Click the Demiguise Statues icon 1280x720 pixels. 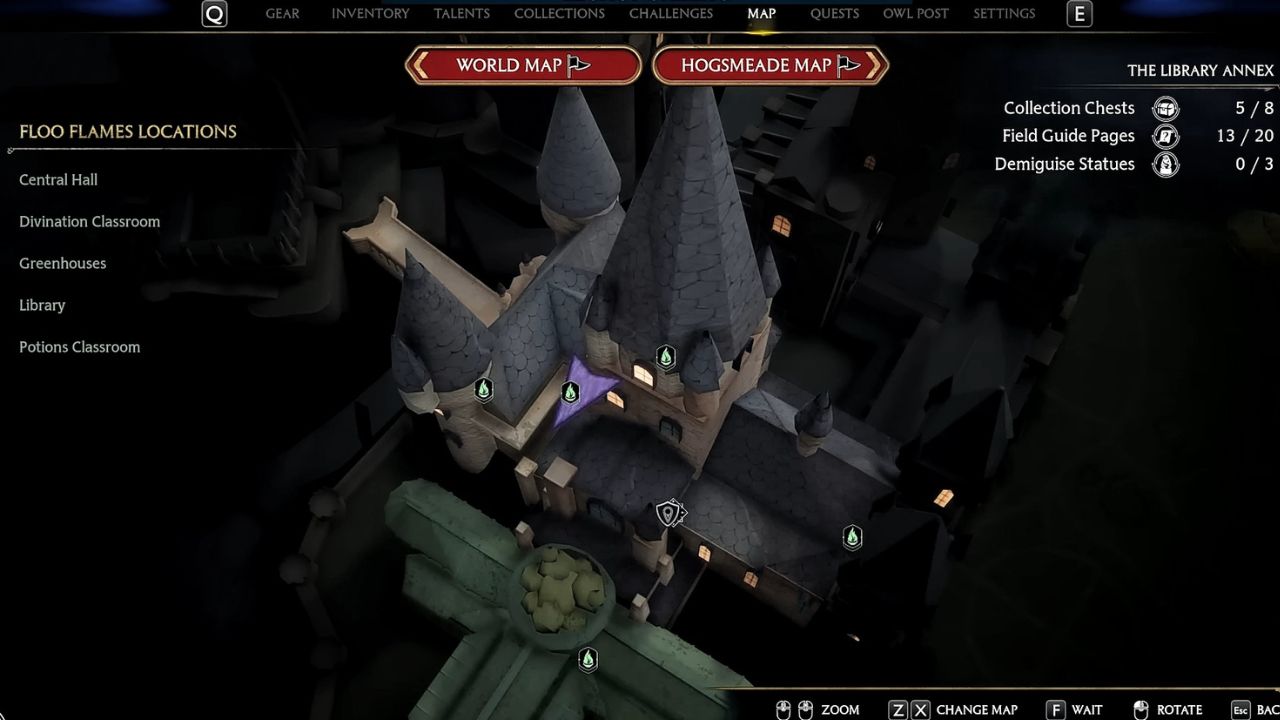[1164, 164]
